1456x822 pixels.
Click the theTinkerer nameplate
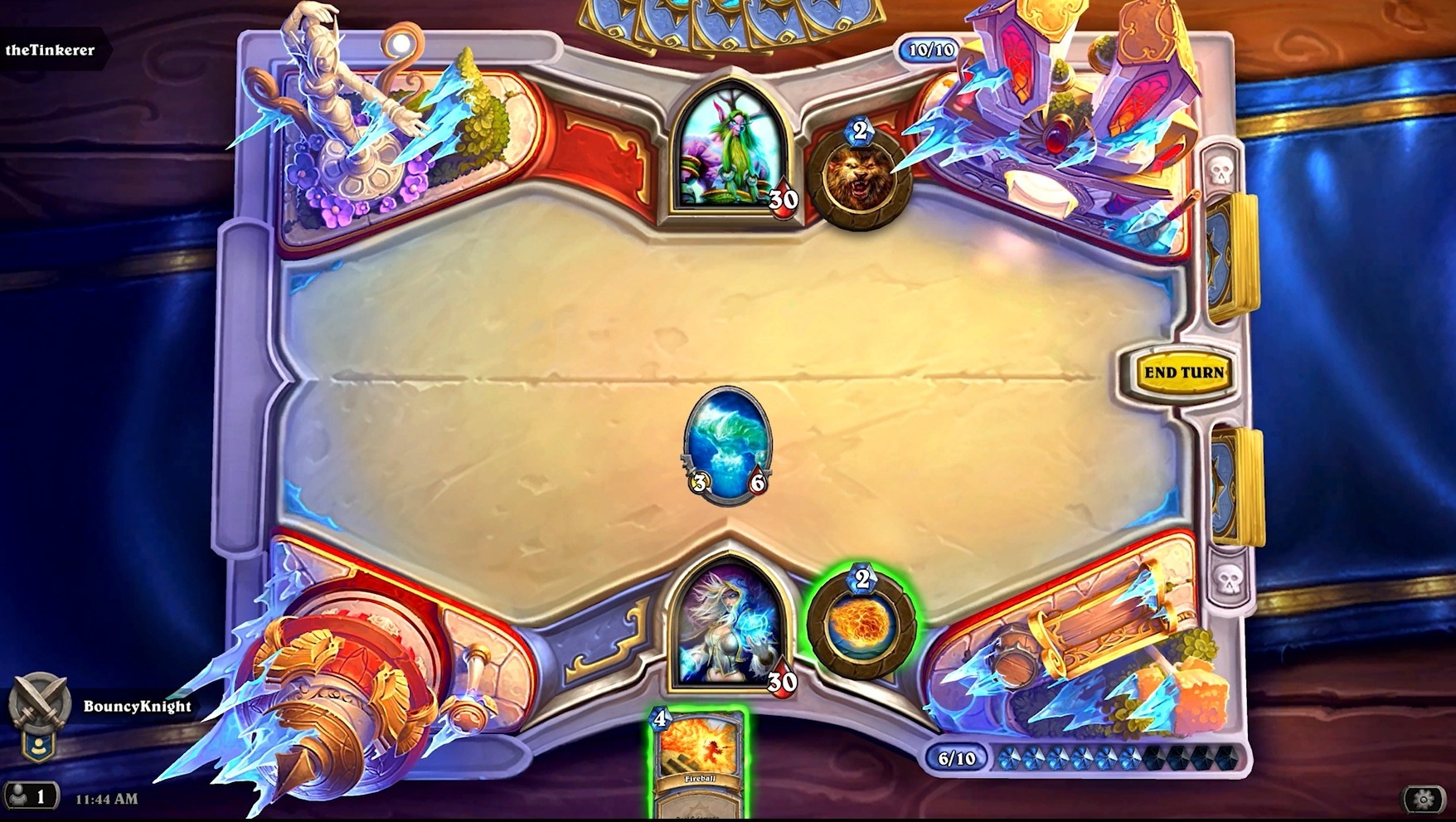tap(51, 48)
